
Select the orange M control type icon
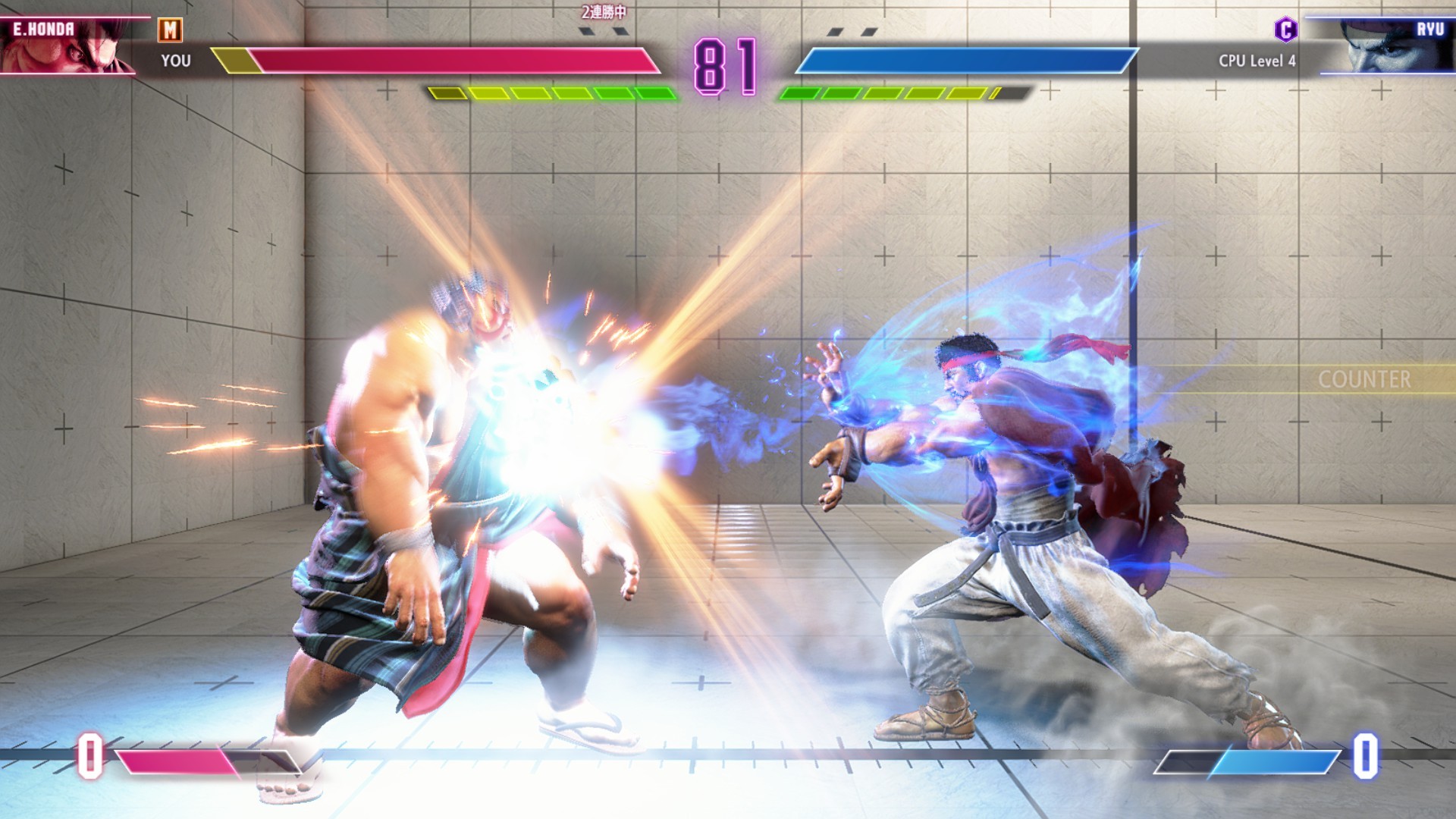coord(170,30)
